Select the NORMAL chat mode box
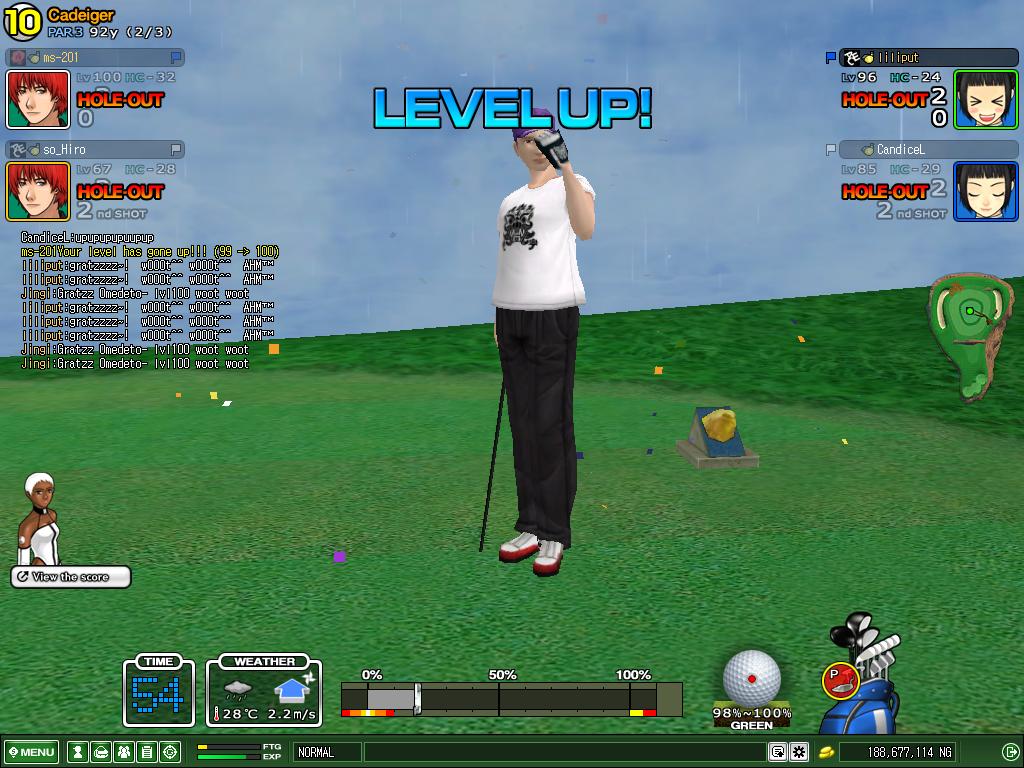 (x=325, y=752)
